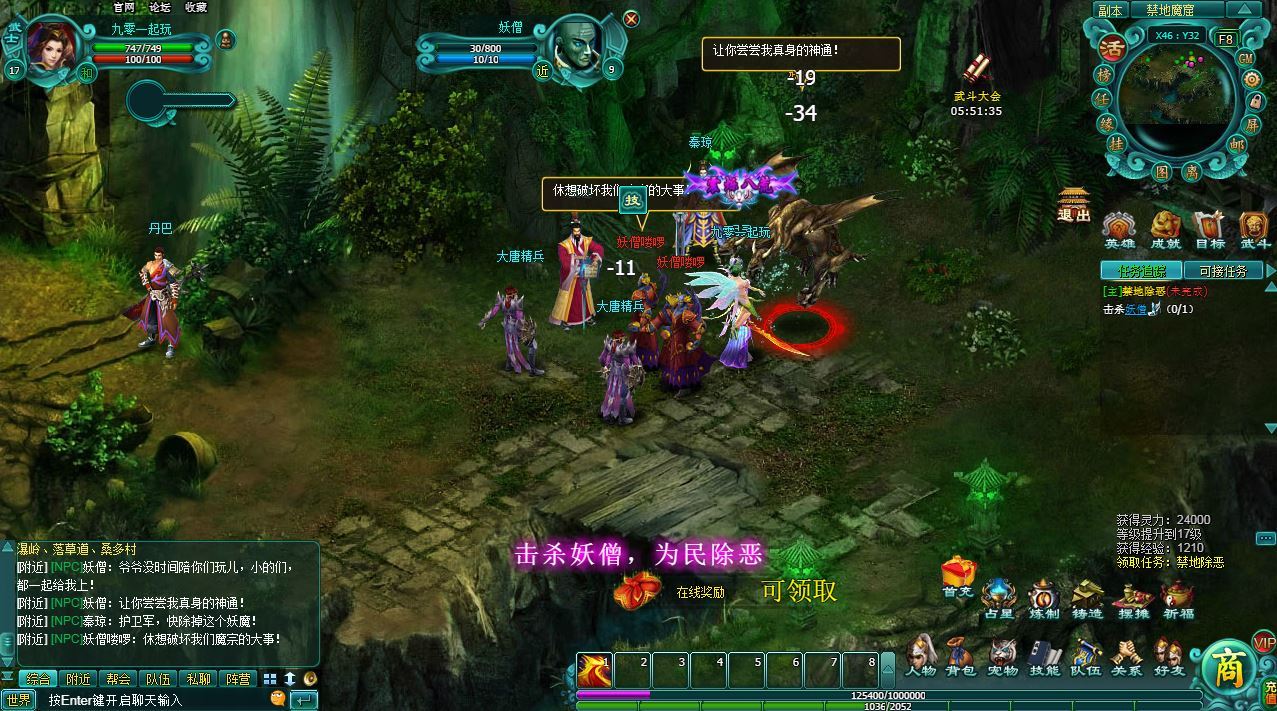The image size is (1277, 711).
Task: Close the 妖僧 target frame
Action: coord(631,18)
